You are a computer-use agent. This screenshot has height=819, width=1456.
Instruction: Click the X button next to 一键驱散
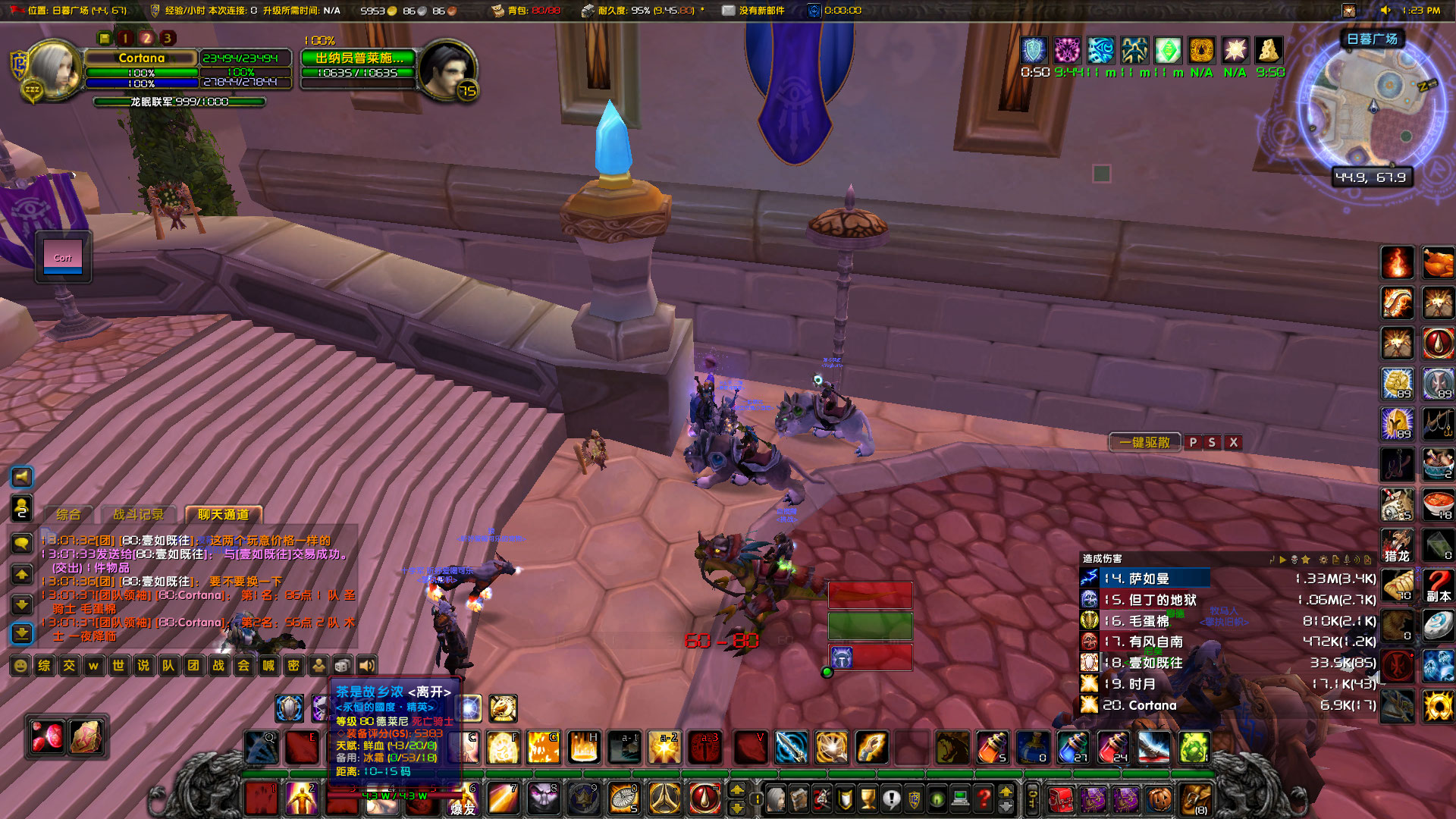click(x=1233, y=442)
